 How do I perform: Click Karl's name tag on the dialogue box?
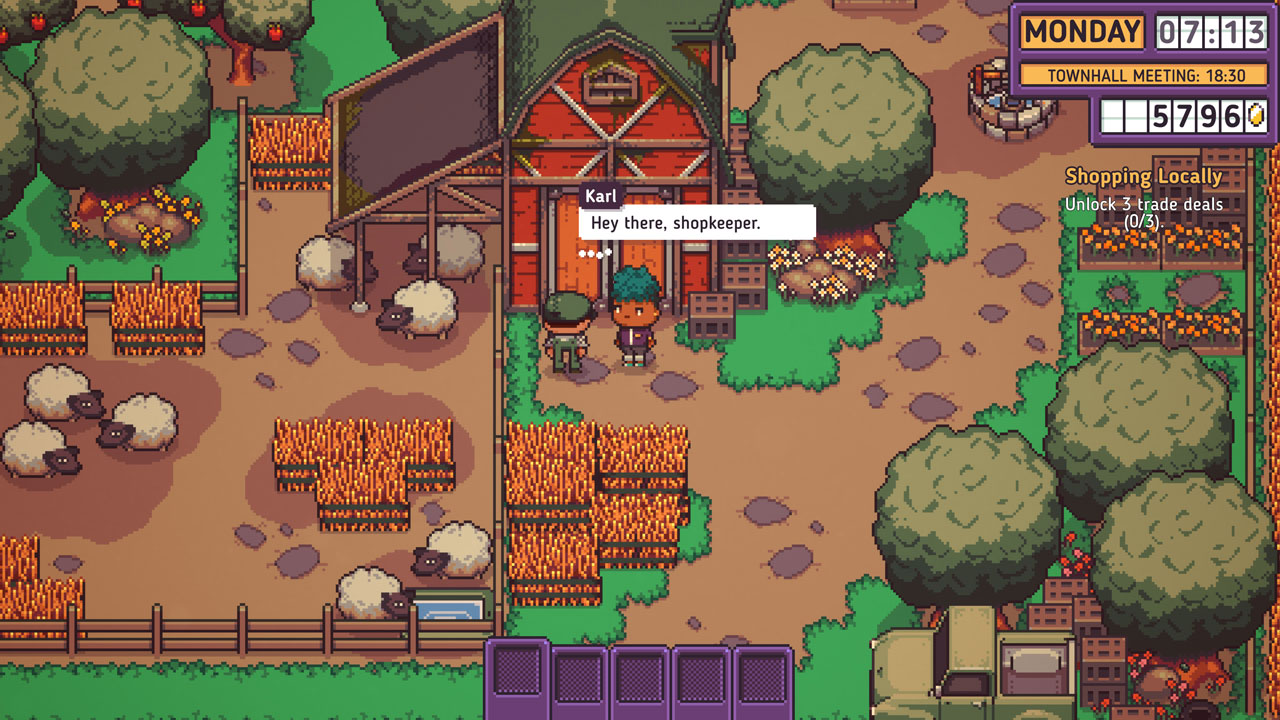coord(603,196)
